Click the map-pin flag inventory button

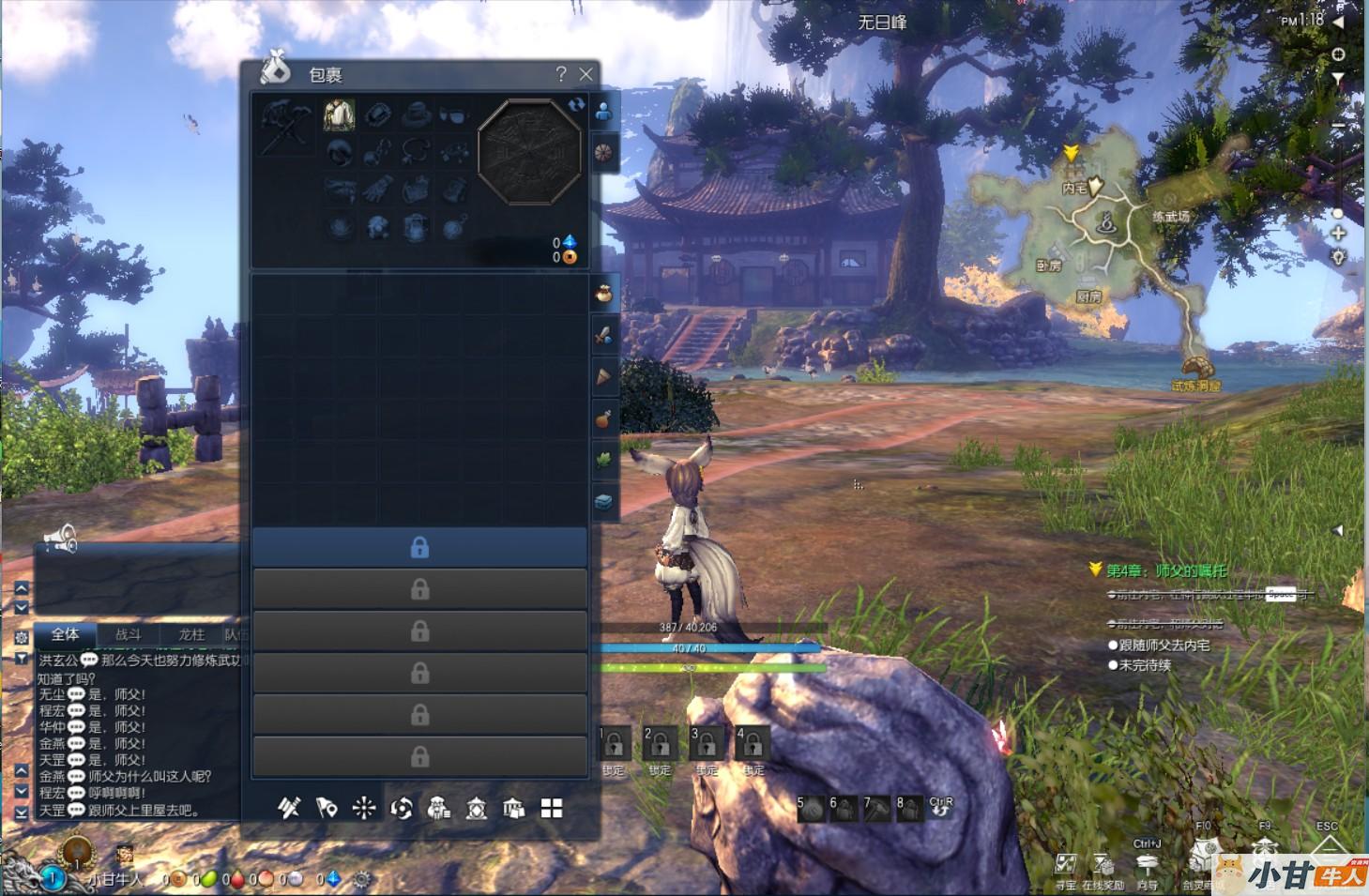click(326, 808)
